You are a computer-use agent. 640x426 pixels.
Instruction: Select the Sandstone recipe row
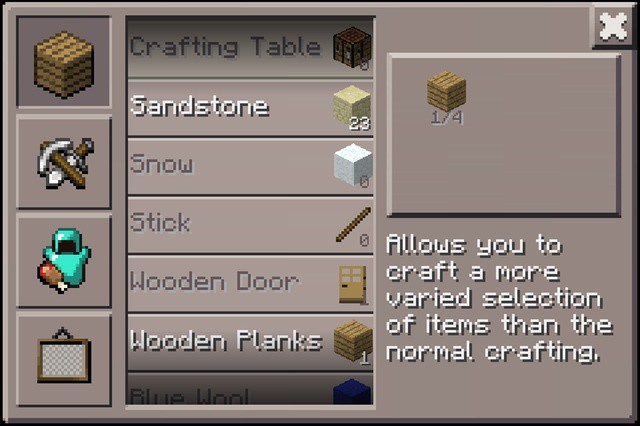click(x=250, y=106)
